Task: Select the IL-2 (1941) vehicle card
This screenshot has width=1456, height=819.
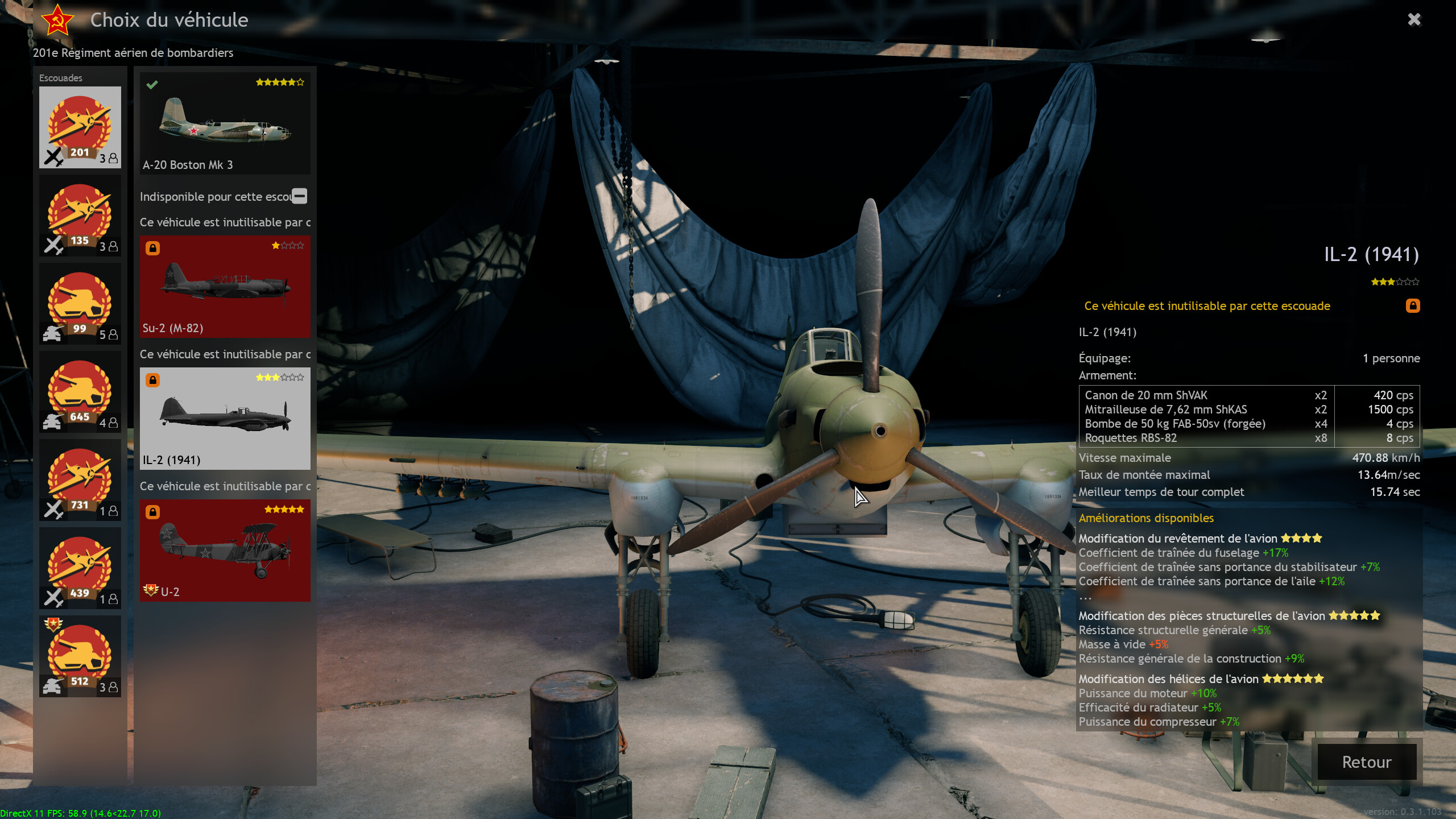Action: tap(225, 418)
